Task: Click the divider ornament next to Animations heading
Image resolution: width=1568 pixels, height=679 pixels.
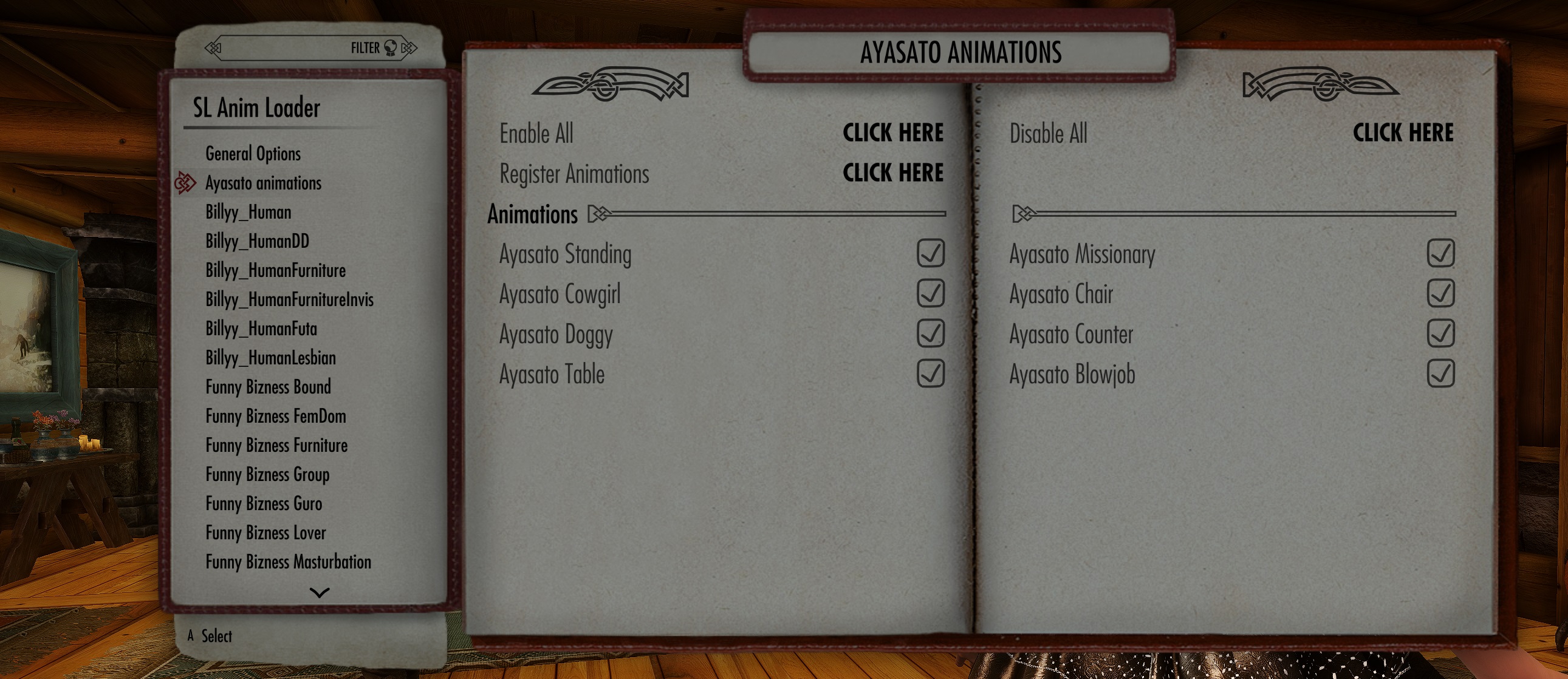Action: (600, 214)
